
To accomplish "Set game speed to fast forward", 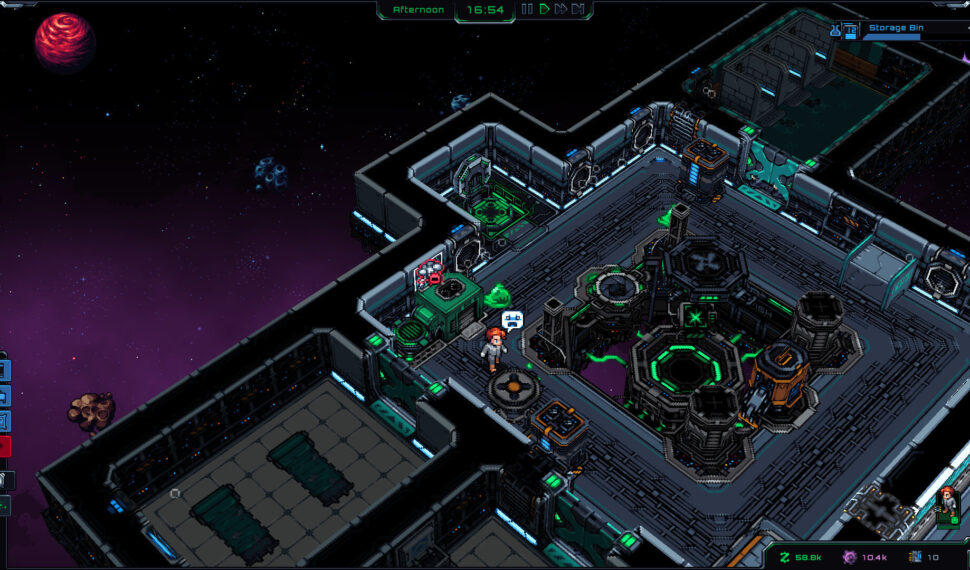I will [561, 10].
